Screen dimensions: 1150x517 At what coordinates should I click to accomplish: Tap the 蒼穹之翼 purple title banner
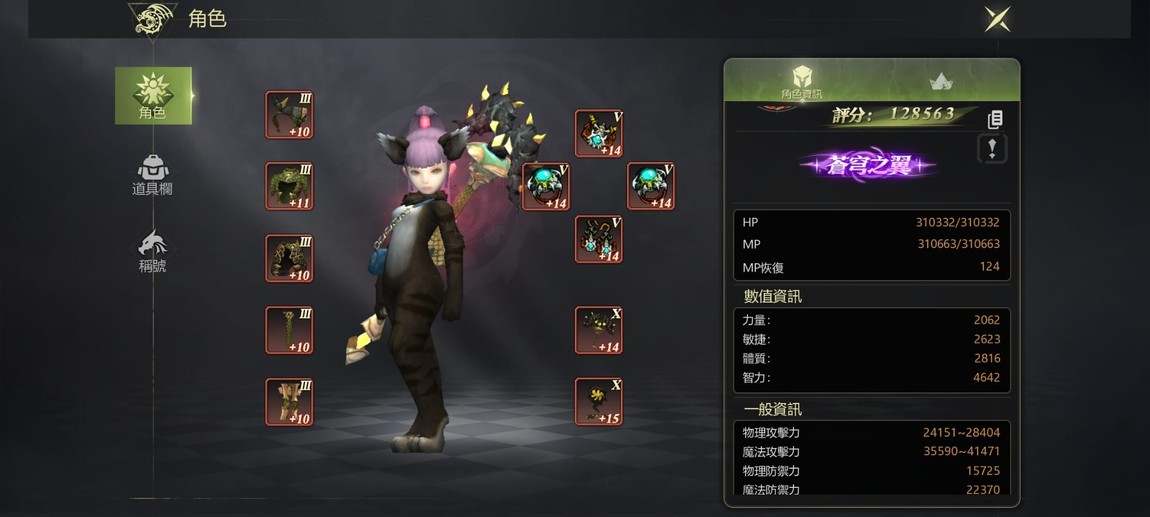pyautogui.click(x=867, y=165)
